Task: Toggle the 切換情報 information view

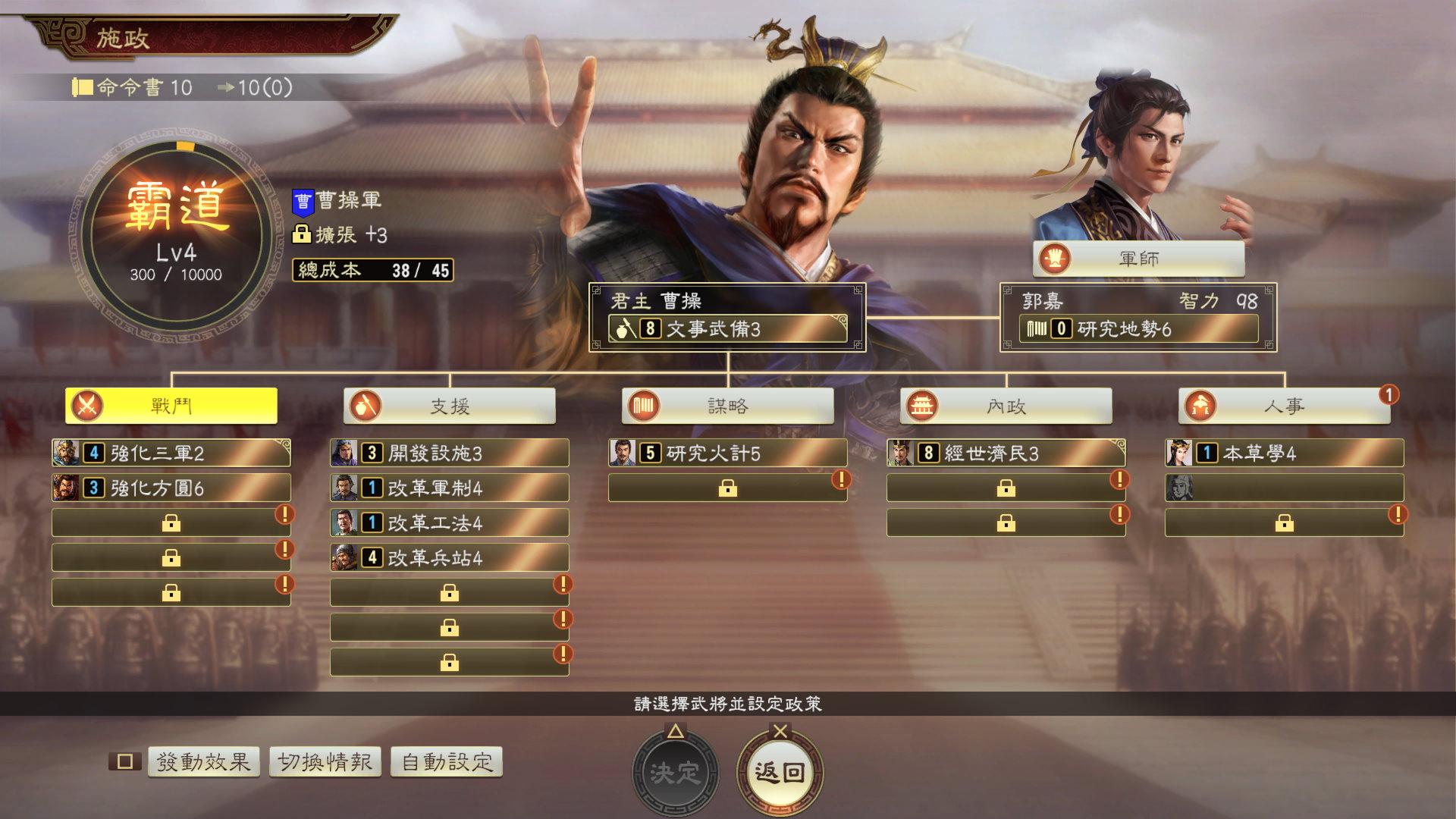Action: coord(326,762)
